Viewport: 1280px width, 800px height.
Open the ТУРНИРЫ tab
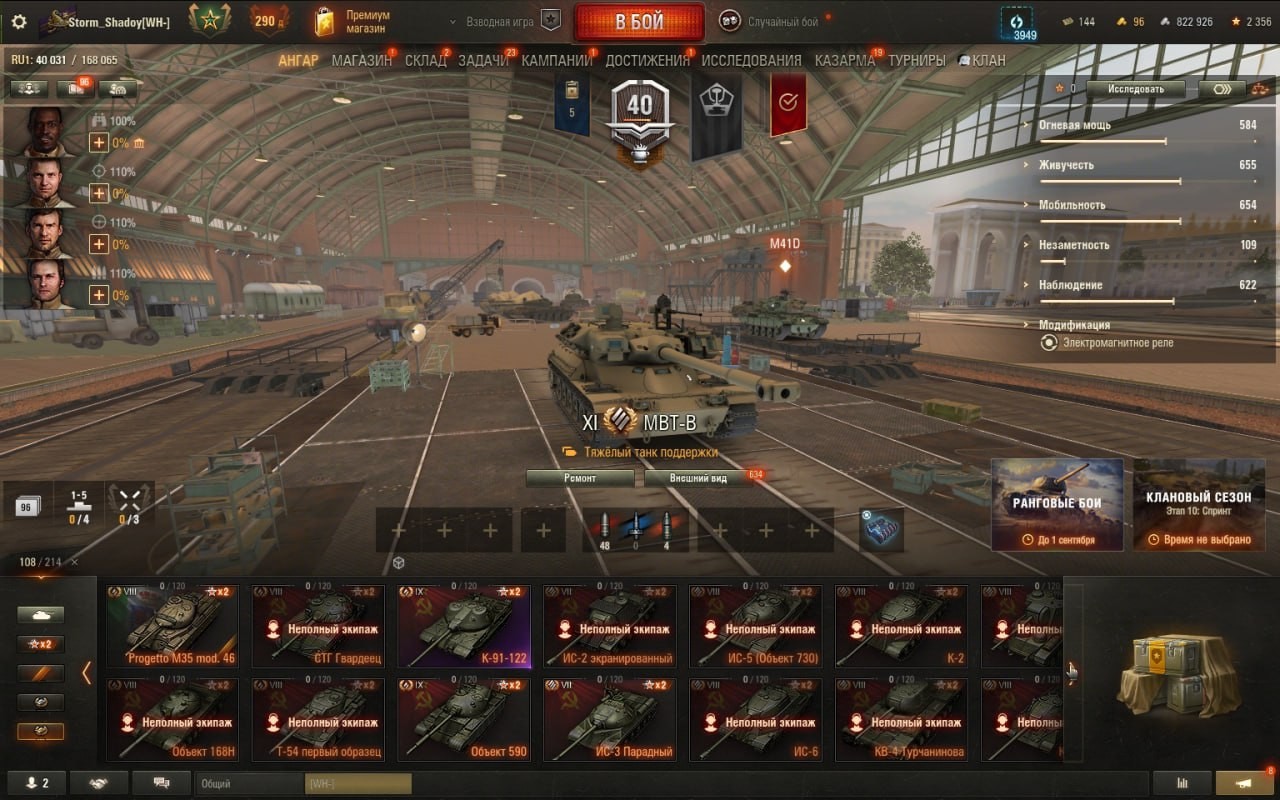coord(916,60)
